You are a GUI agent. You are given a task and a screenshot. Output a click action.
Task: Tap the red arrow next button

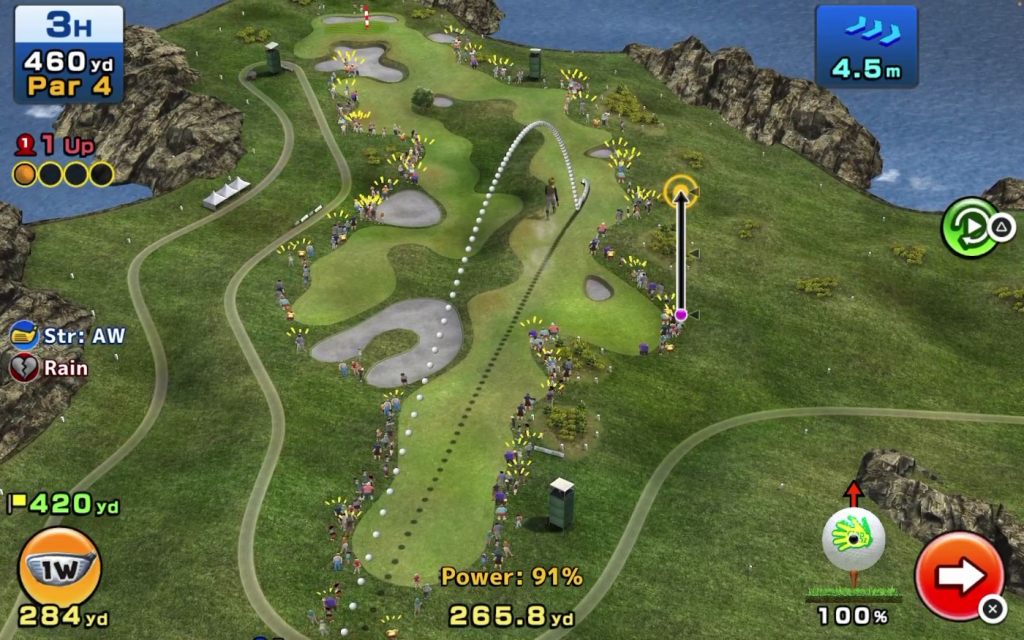pyautogui.click(x=958, y=575)
